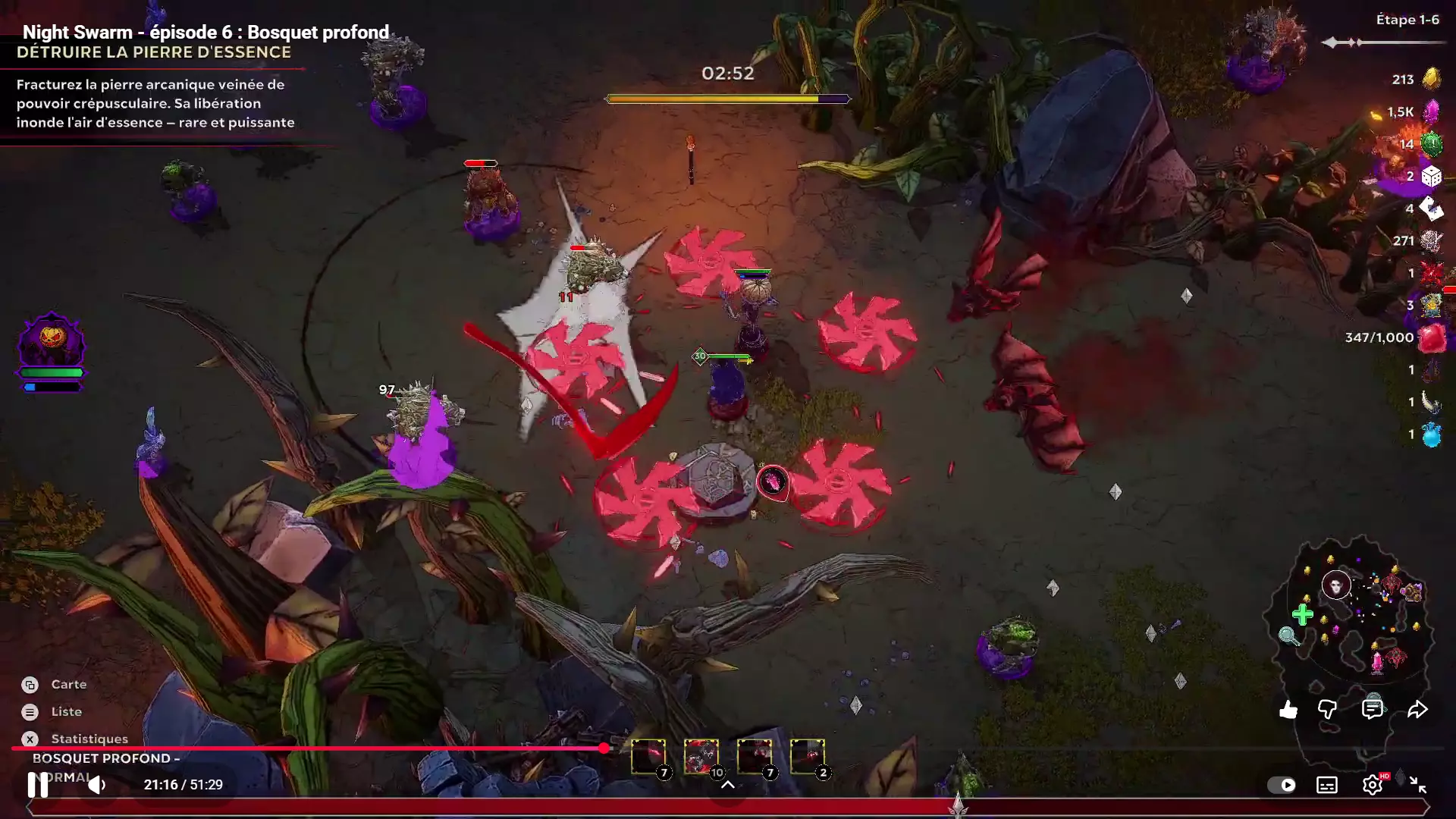Viewport: 1456px width, 819px height.
Task: Pause the video playback
Action: pos(37,785)
